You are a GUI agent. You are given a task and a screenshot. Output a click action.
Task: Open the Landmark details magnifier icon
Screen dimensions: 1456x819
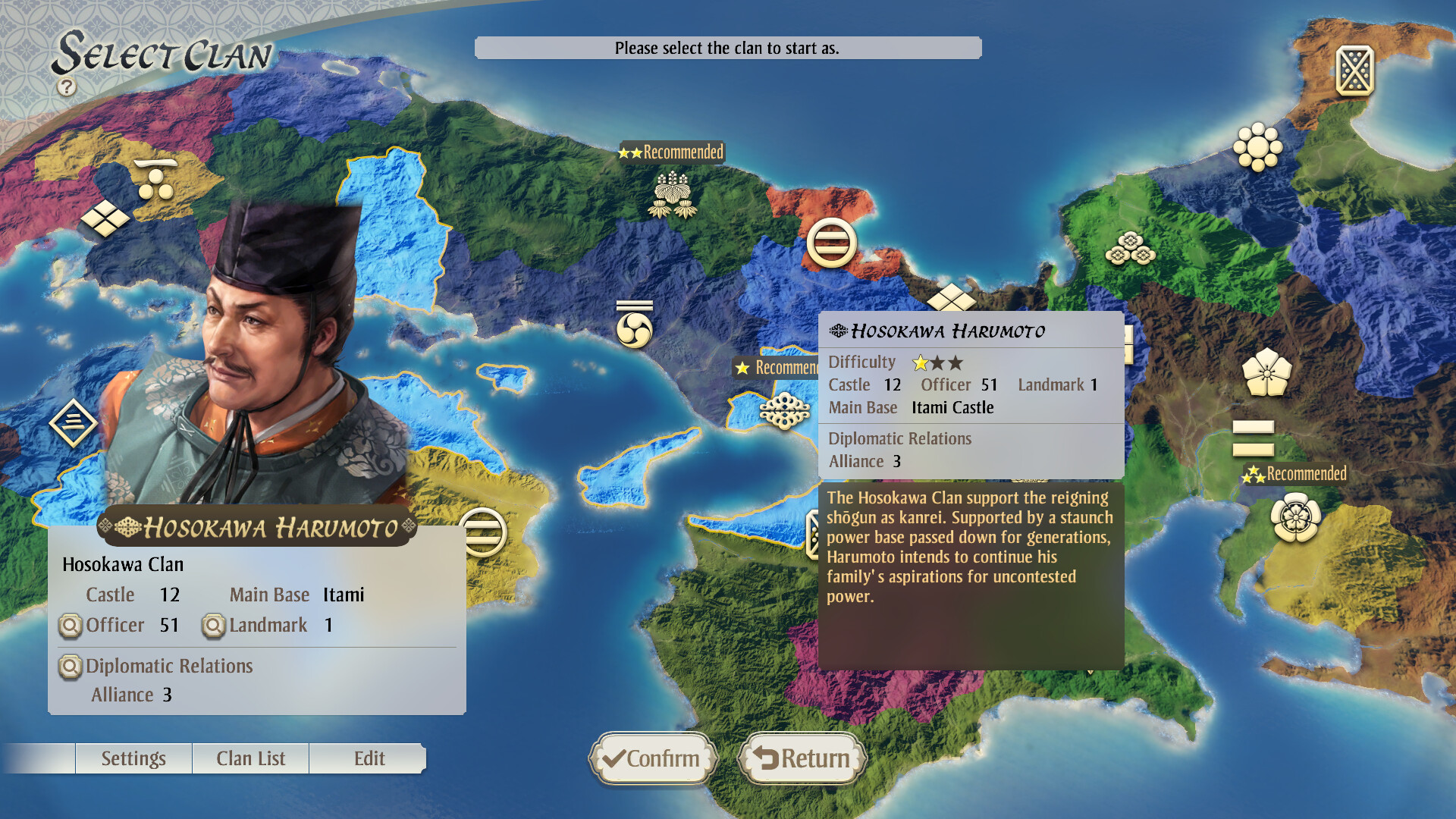pyautogui.click(x=213, y=625)
